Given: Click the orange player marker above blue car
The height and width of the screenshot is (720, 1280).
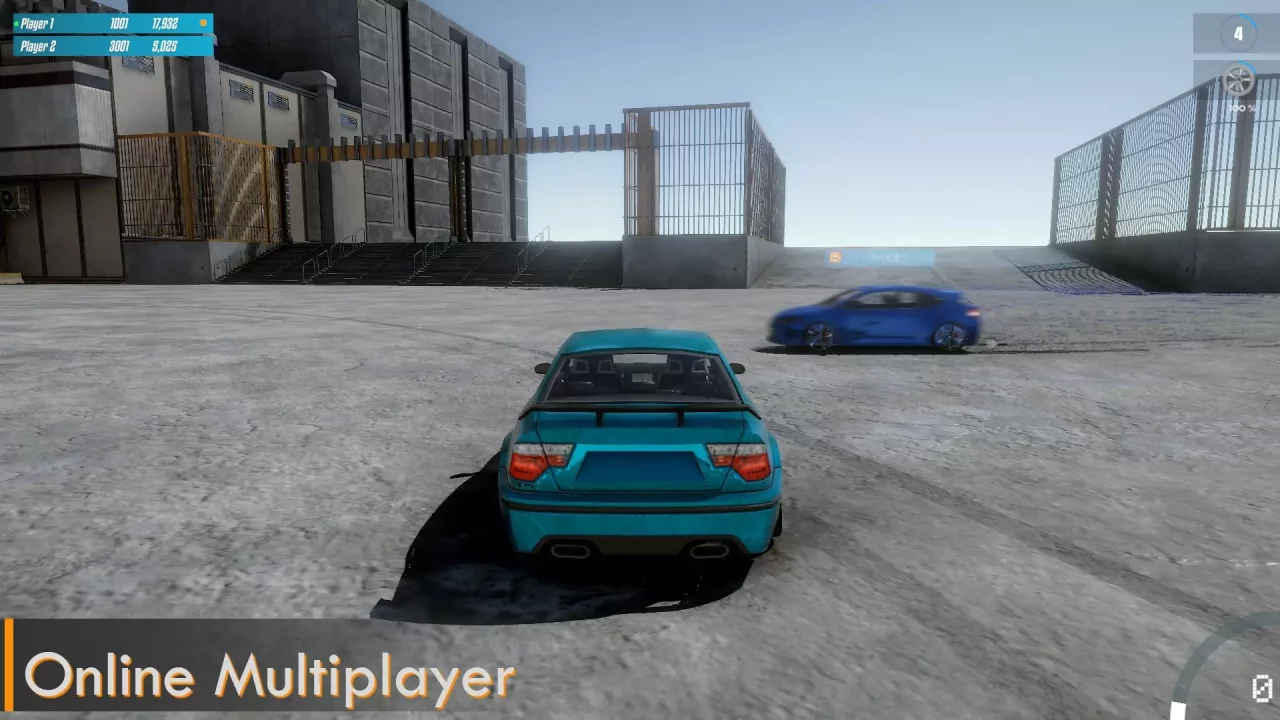Looking at the screenshot, I should tap(835, 258).
